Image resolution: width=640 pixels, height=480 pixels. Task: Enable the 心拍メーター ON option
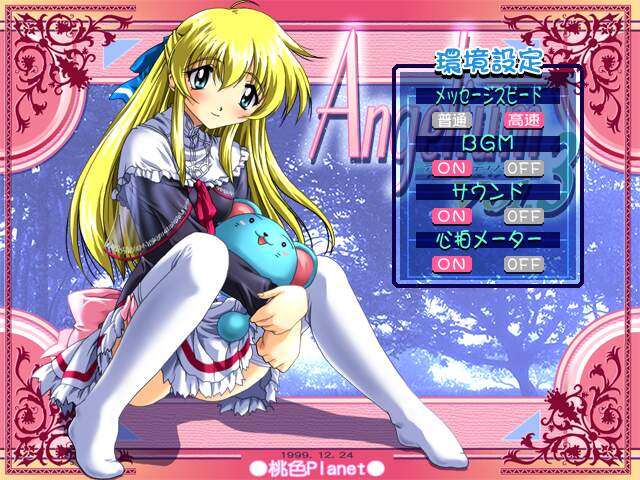tap(453, 264)
